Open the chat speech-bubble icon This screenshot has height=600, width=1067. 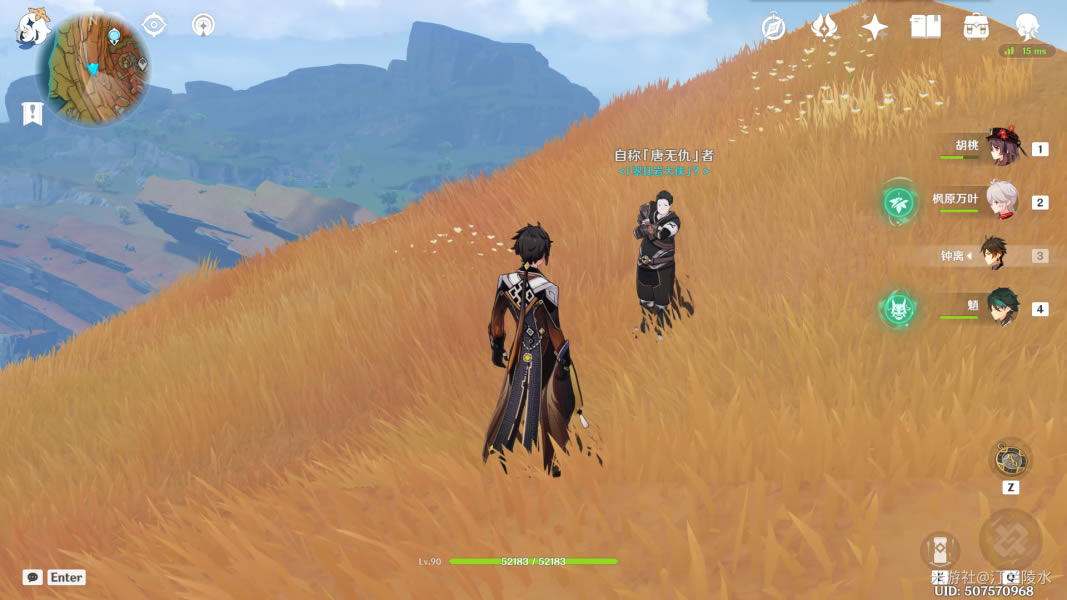click(x=33, y=577)
